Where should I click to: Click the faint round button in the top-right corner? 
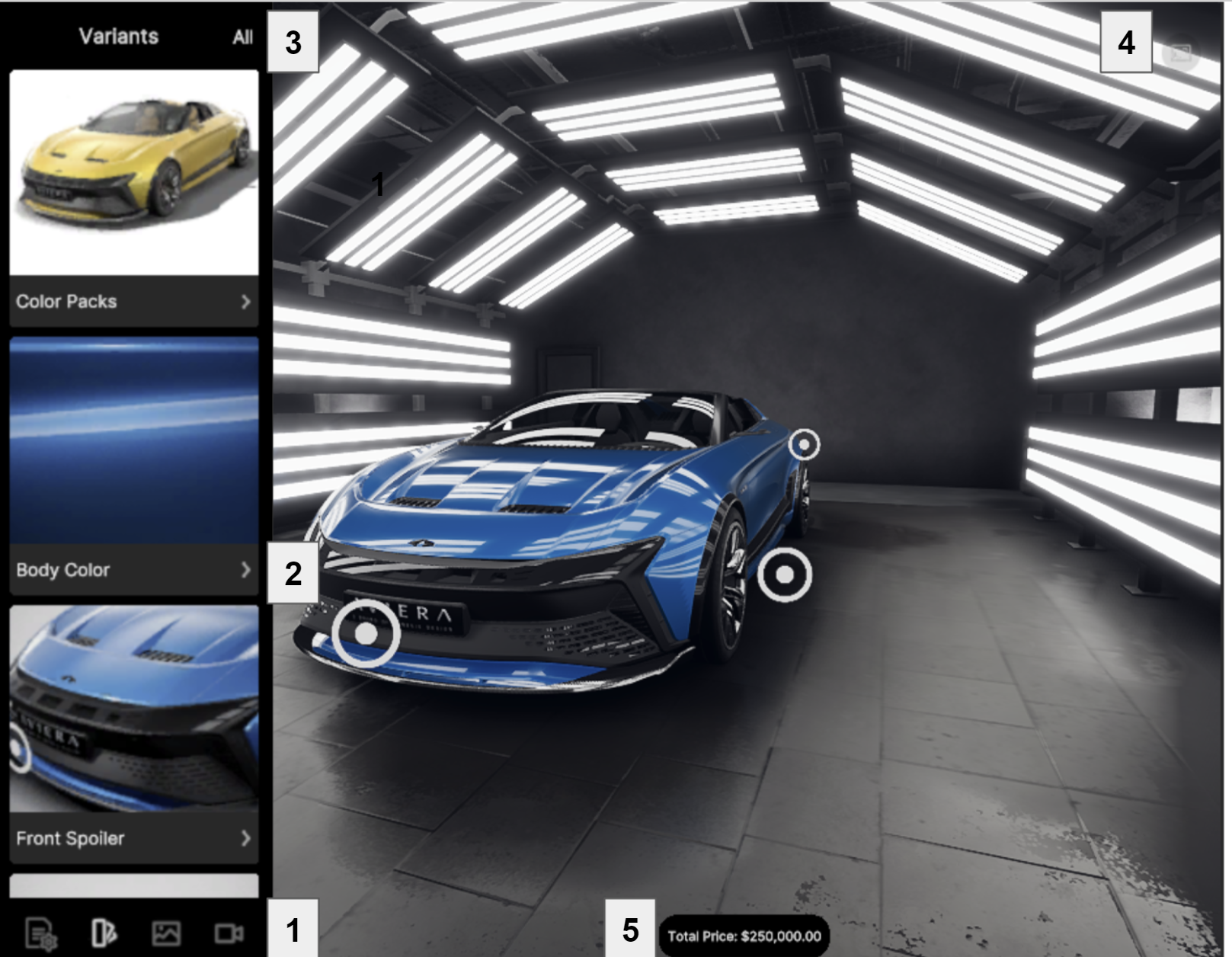pos(1180,53)
